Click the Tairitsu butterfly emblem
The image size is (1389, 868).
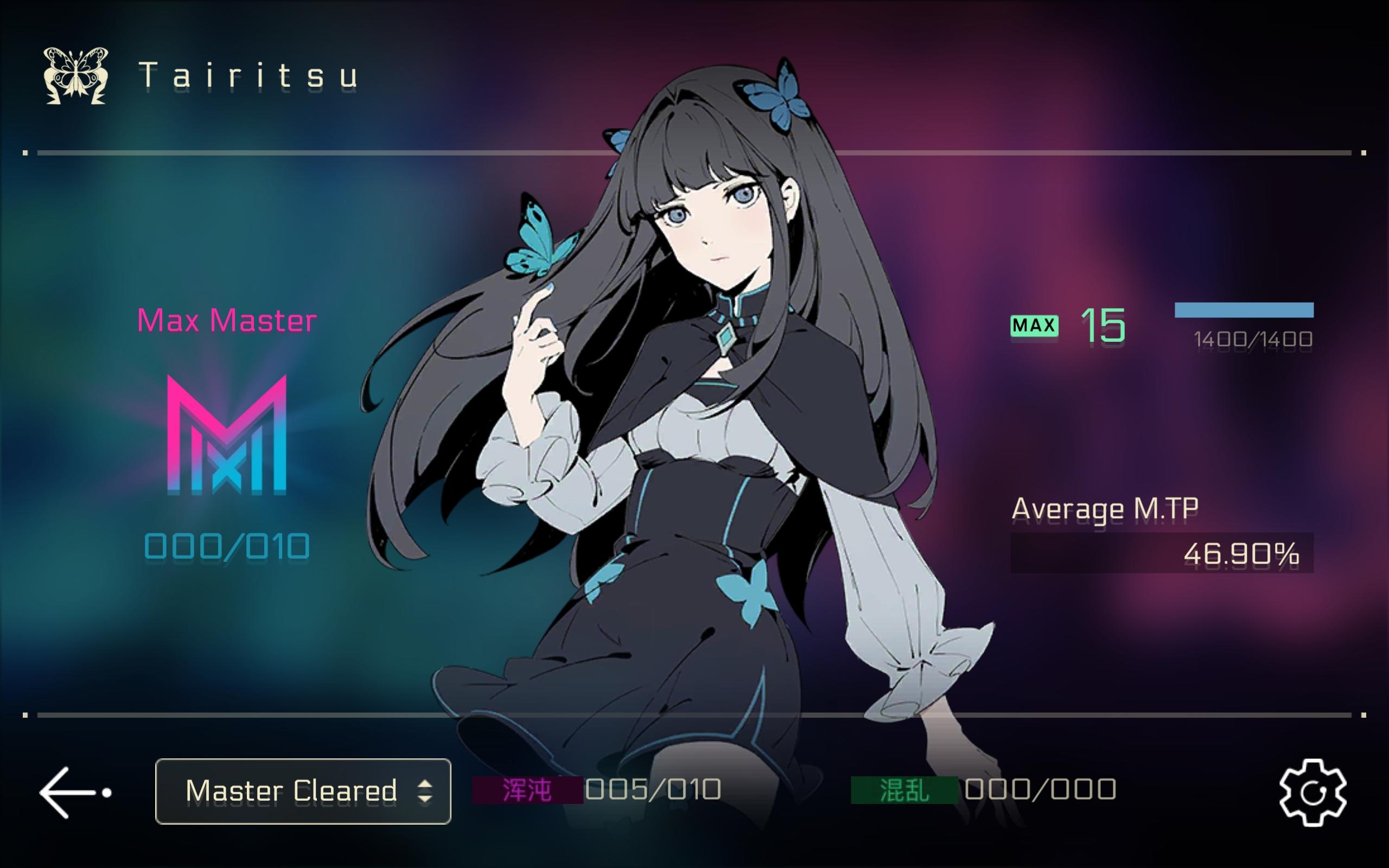[x=77, y=75]
